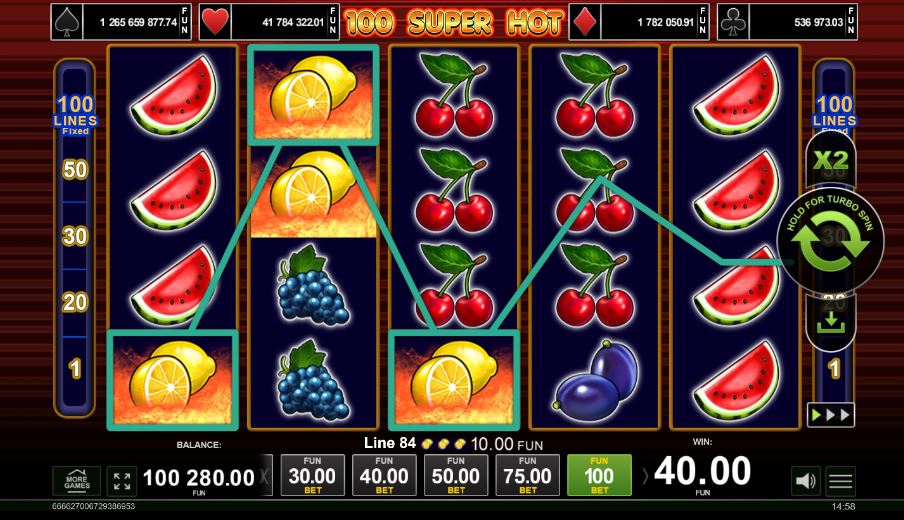Click the diamond jackpot panel

point(640,21)
